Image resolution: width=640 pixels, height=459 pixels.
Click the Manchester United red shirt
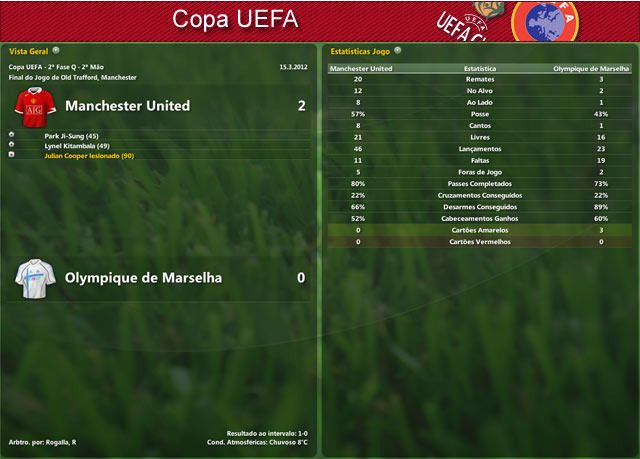(33, 105)
